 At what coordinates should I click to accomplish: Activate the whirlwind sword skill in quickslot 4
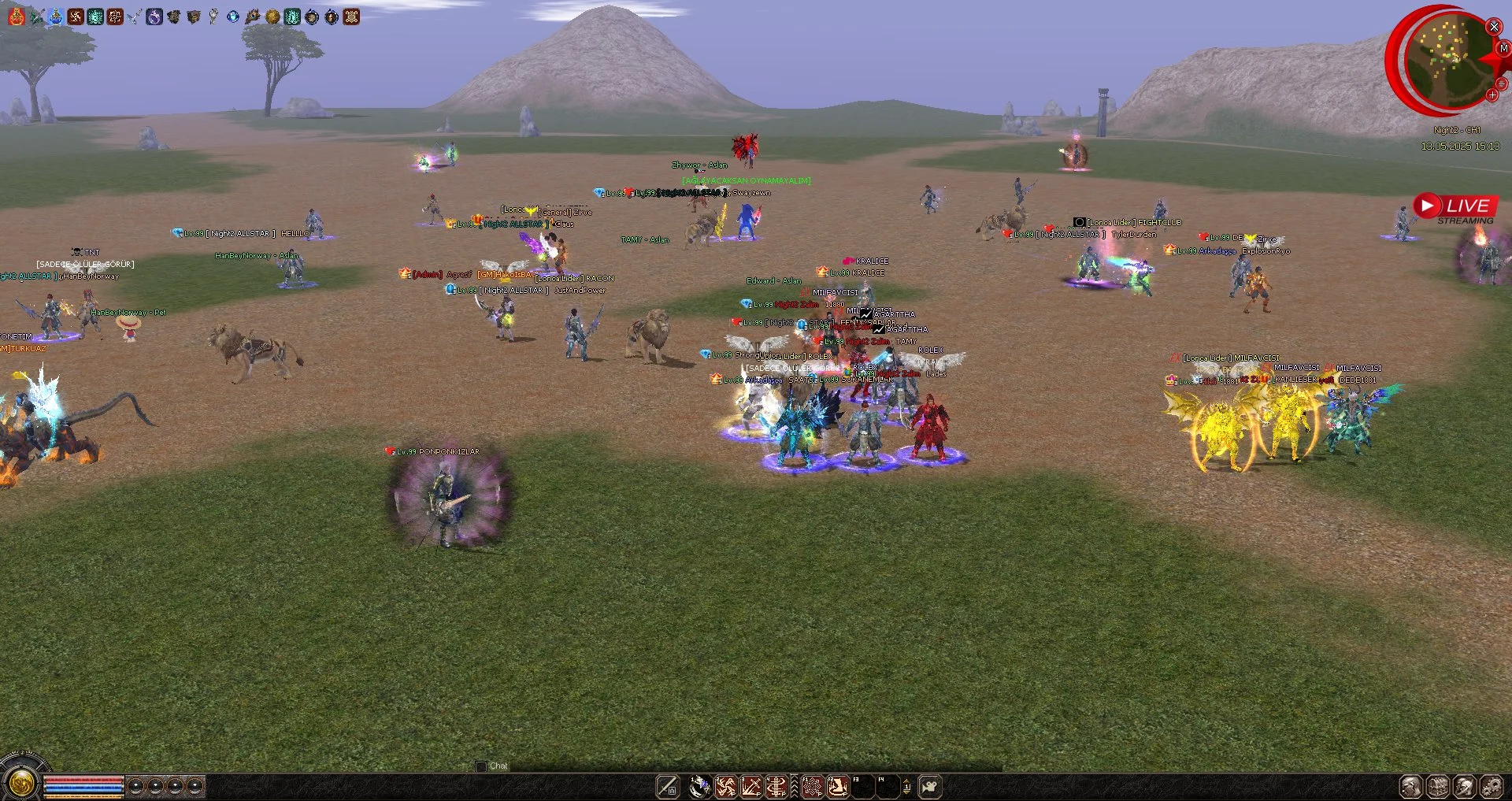click(x=776, y=786)
